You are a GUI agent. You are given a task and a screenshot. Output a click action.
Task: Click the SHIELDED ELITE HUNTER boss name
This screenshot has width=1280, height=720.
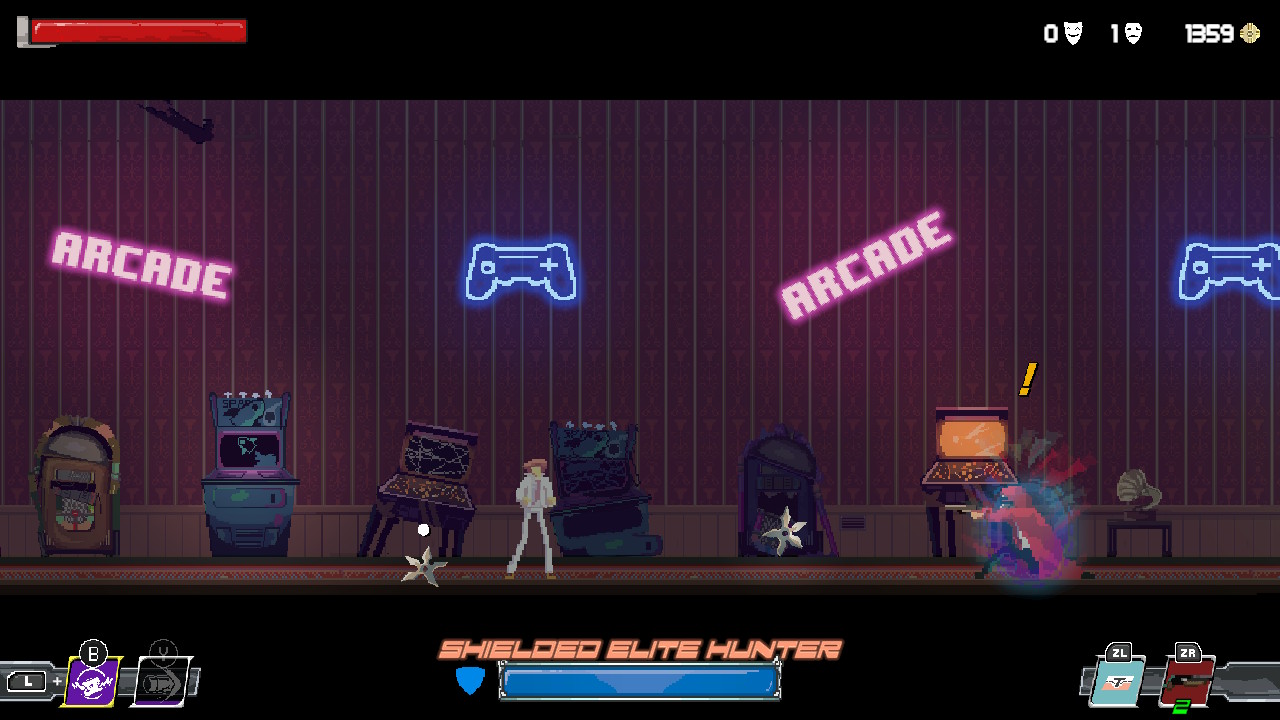640,648
